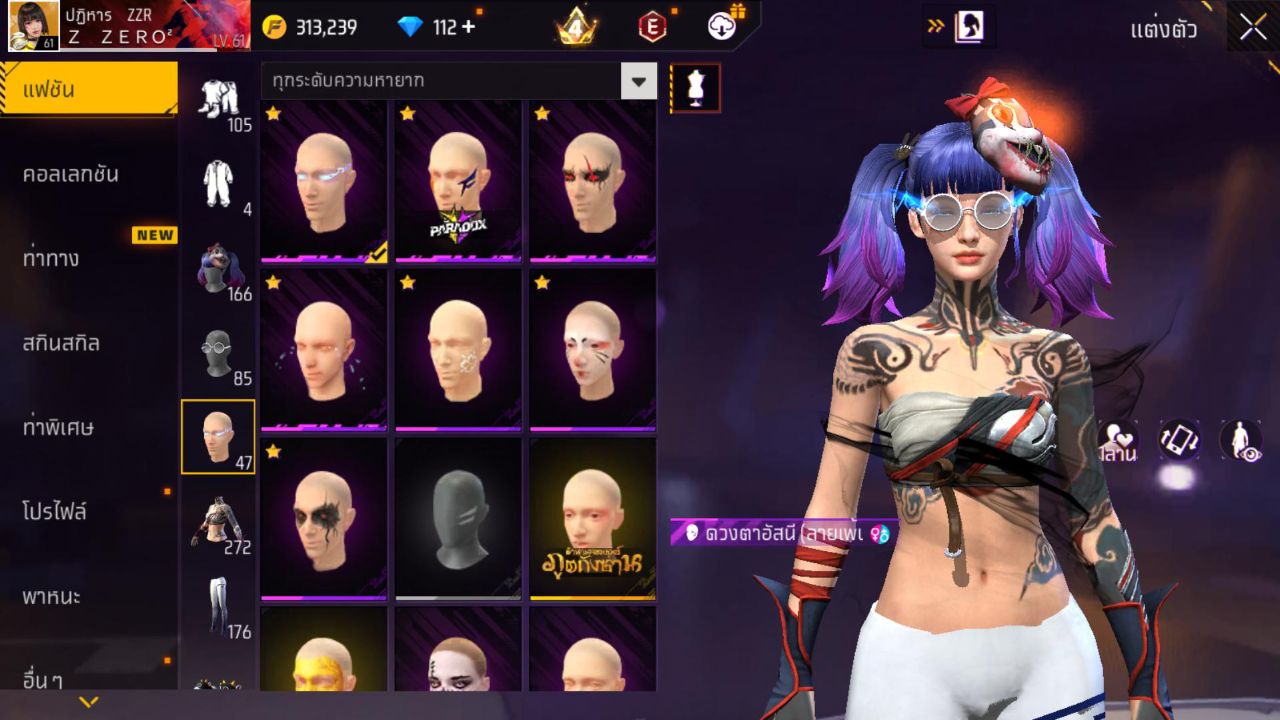Close the wardrobe screen with X
Image resolution: width=1280 pixels, height=720 pixels.
1253,28
